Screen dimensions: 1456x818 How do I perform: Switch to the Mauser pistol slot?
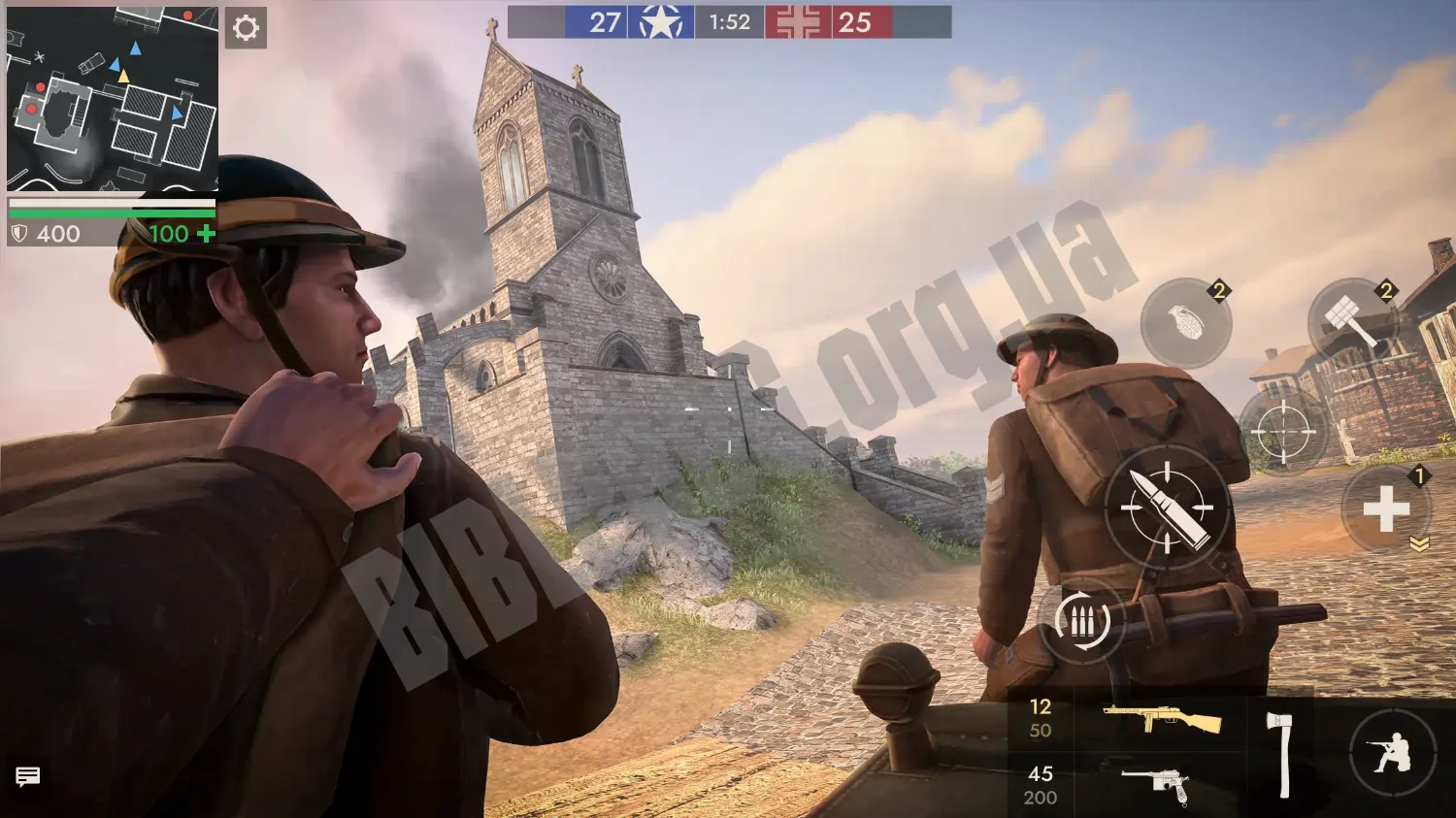pyautogui.click(x=1155, y=784)
